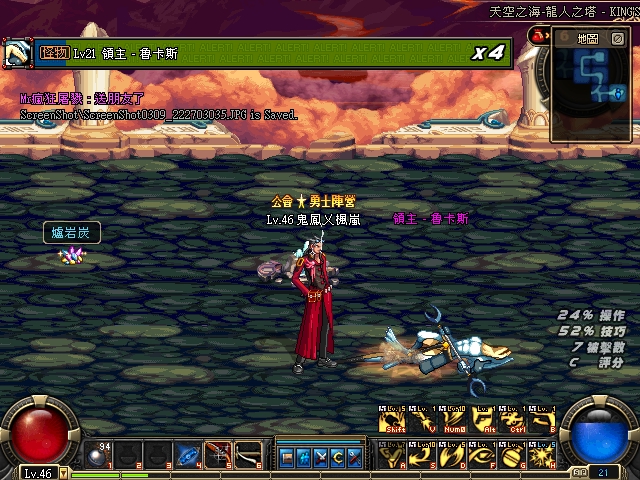Use the sword item in quick slot 5
This screenshot has width=640, height=480.
(x=219, y=455)
